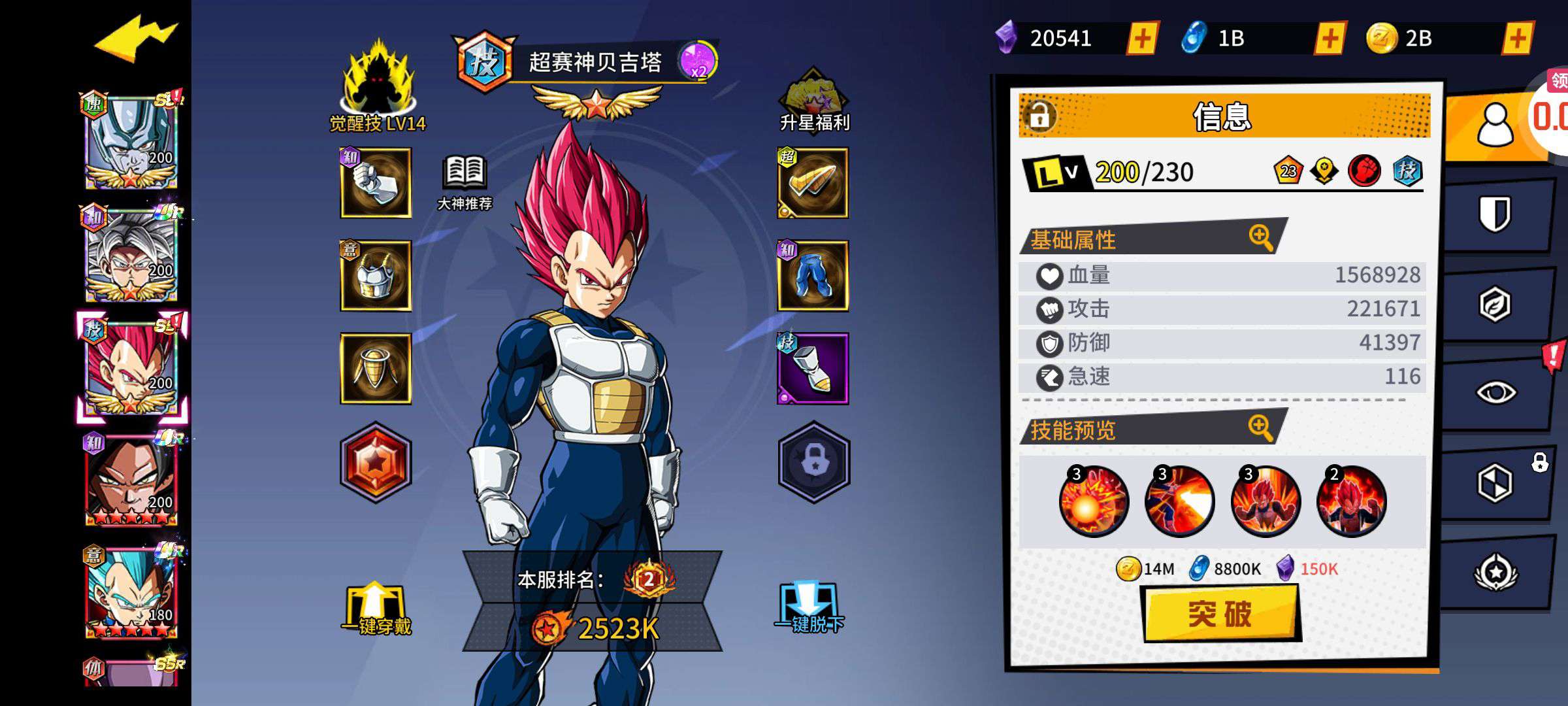Select the level 180 blue-haired Vegito portrait
Image resolution: width=1568 pixels, height=706 pixels.
tap(131, 593)
